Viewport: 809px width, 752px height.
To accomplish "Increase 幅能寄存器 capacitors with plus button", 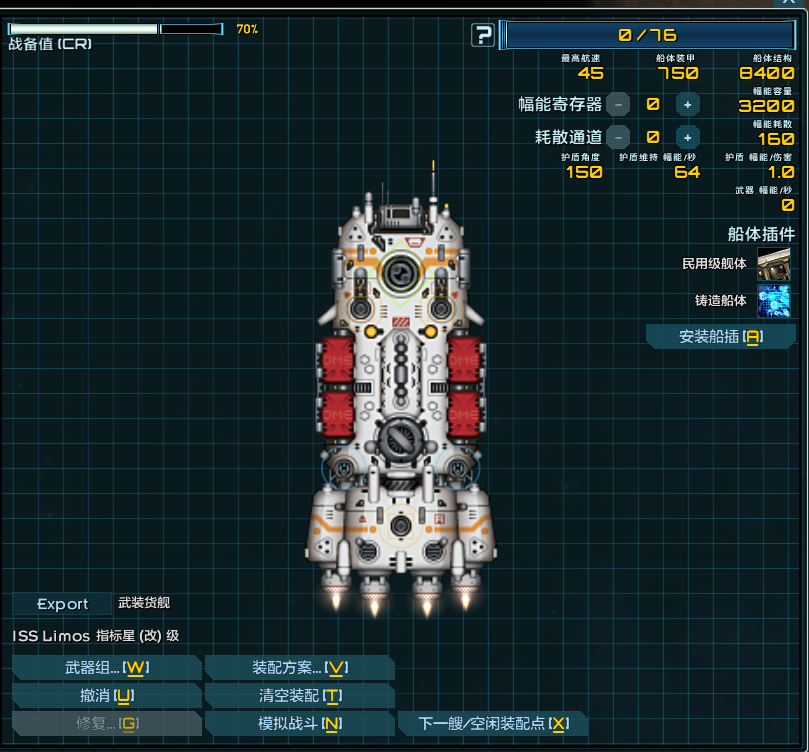I will tap(687, 104).
